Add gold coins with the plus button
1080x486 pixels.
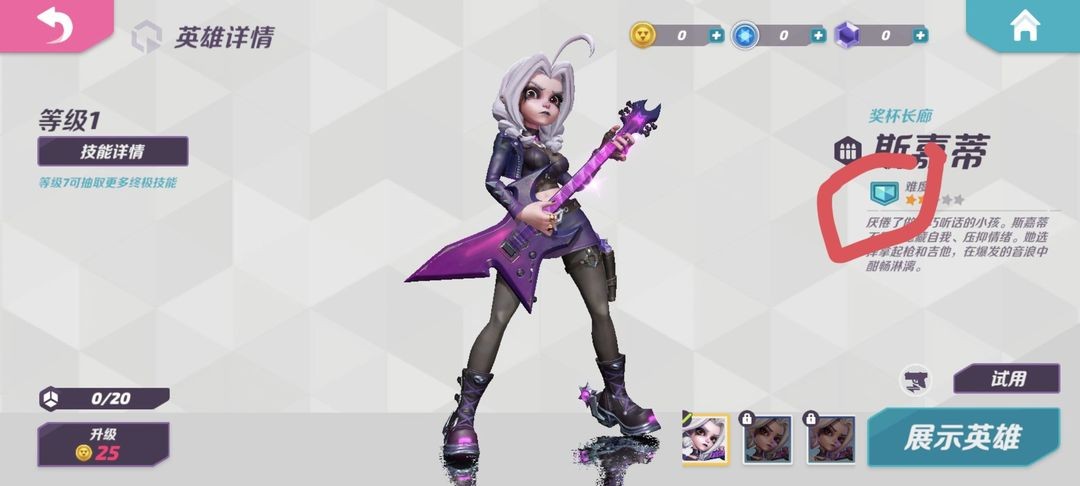coord(716,36)
